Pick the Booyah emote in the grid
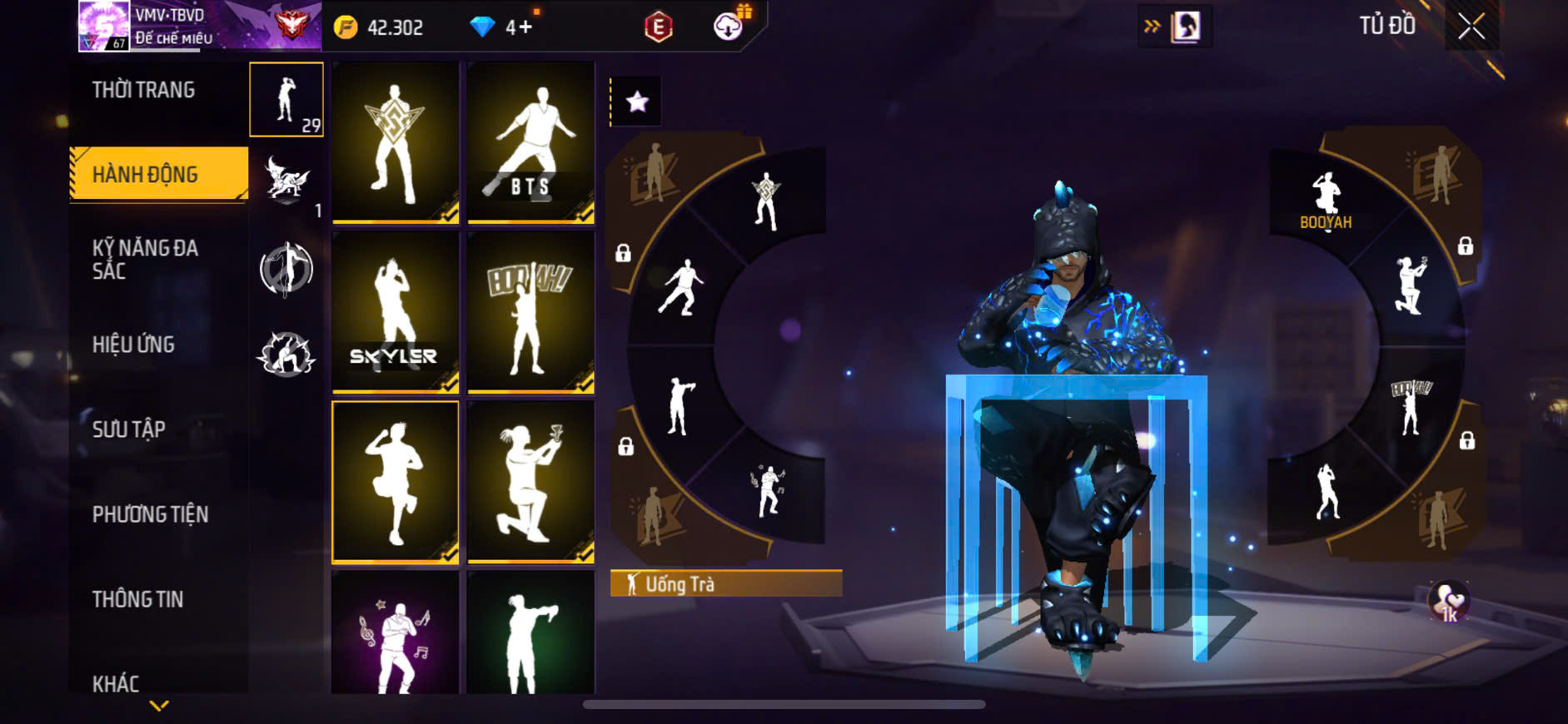Screen dimensions: 1568x724 point(530,311)
